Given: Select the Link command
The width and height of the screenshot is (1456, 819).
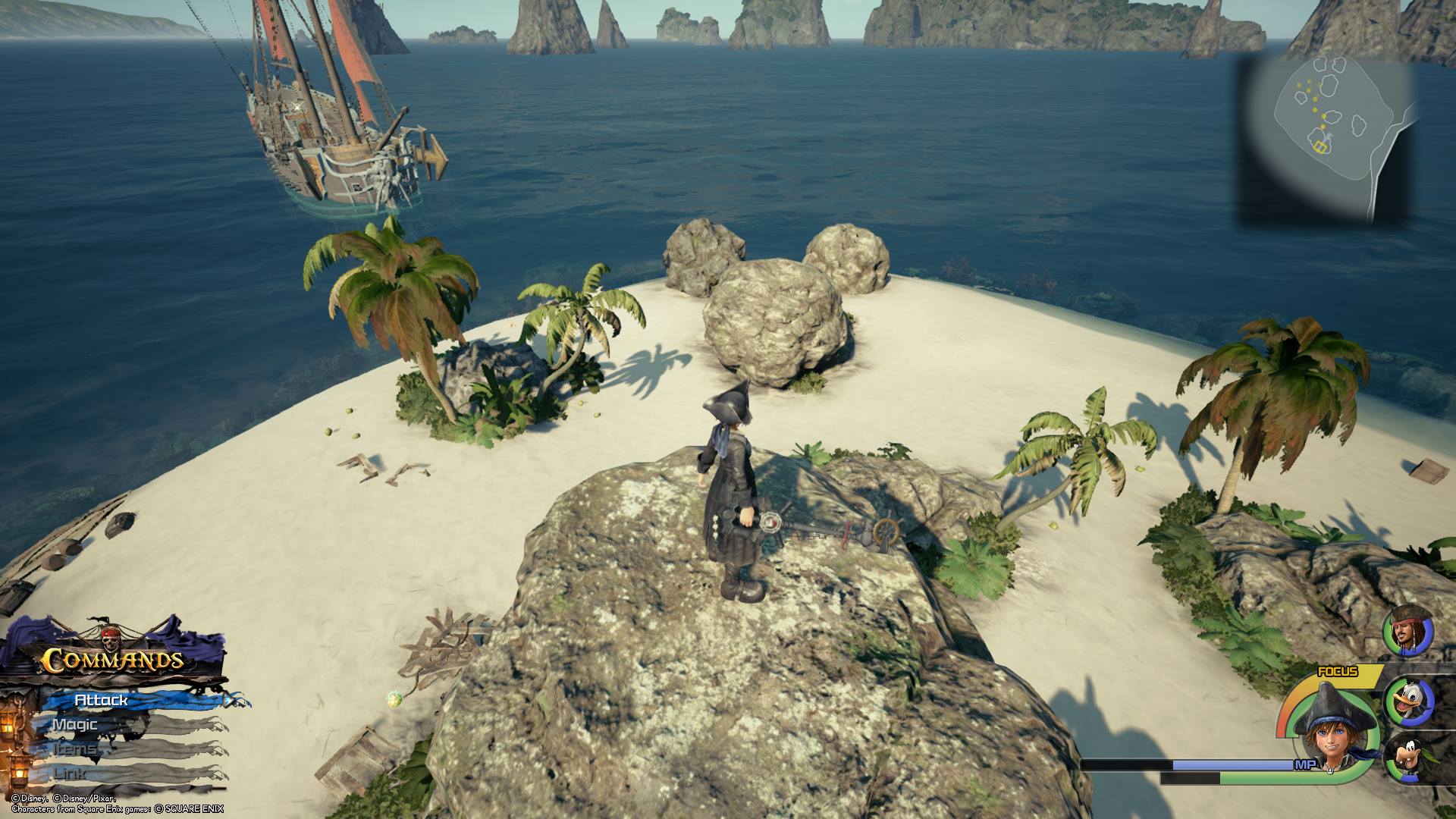Looking at the screenshot, I should [x=70, y=773].
